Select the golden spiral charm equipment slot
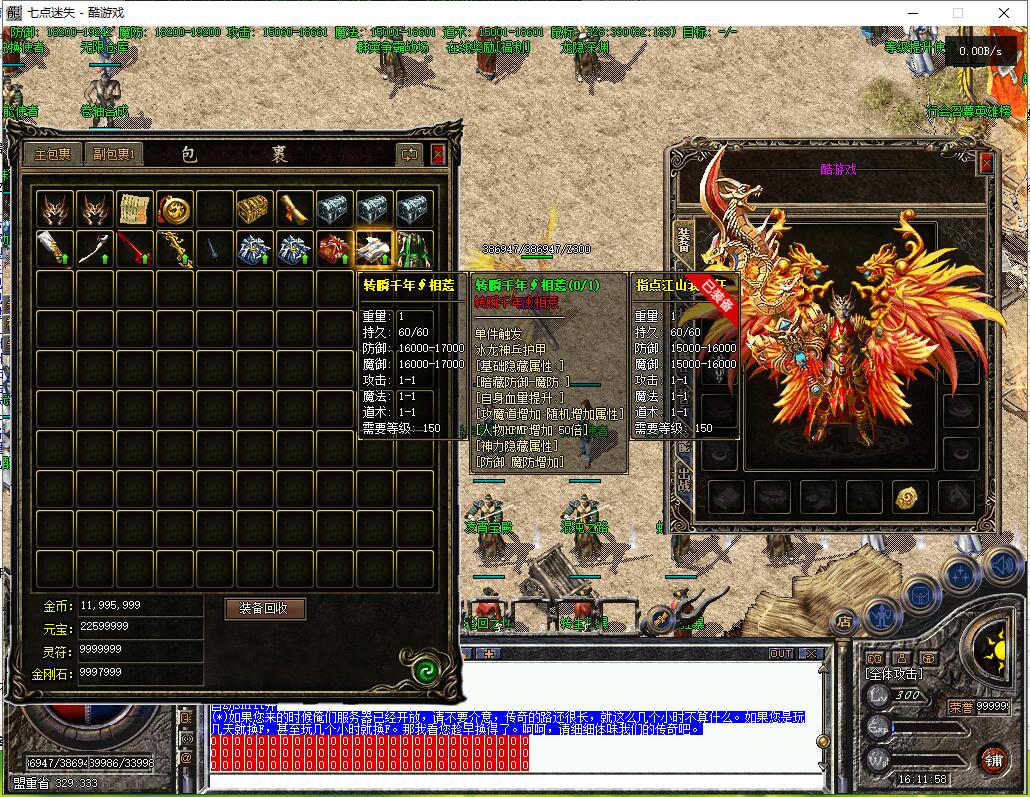This screenshot has width=1030, height=797. (908, 497)
